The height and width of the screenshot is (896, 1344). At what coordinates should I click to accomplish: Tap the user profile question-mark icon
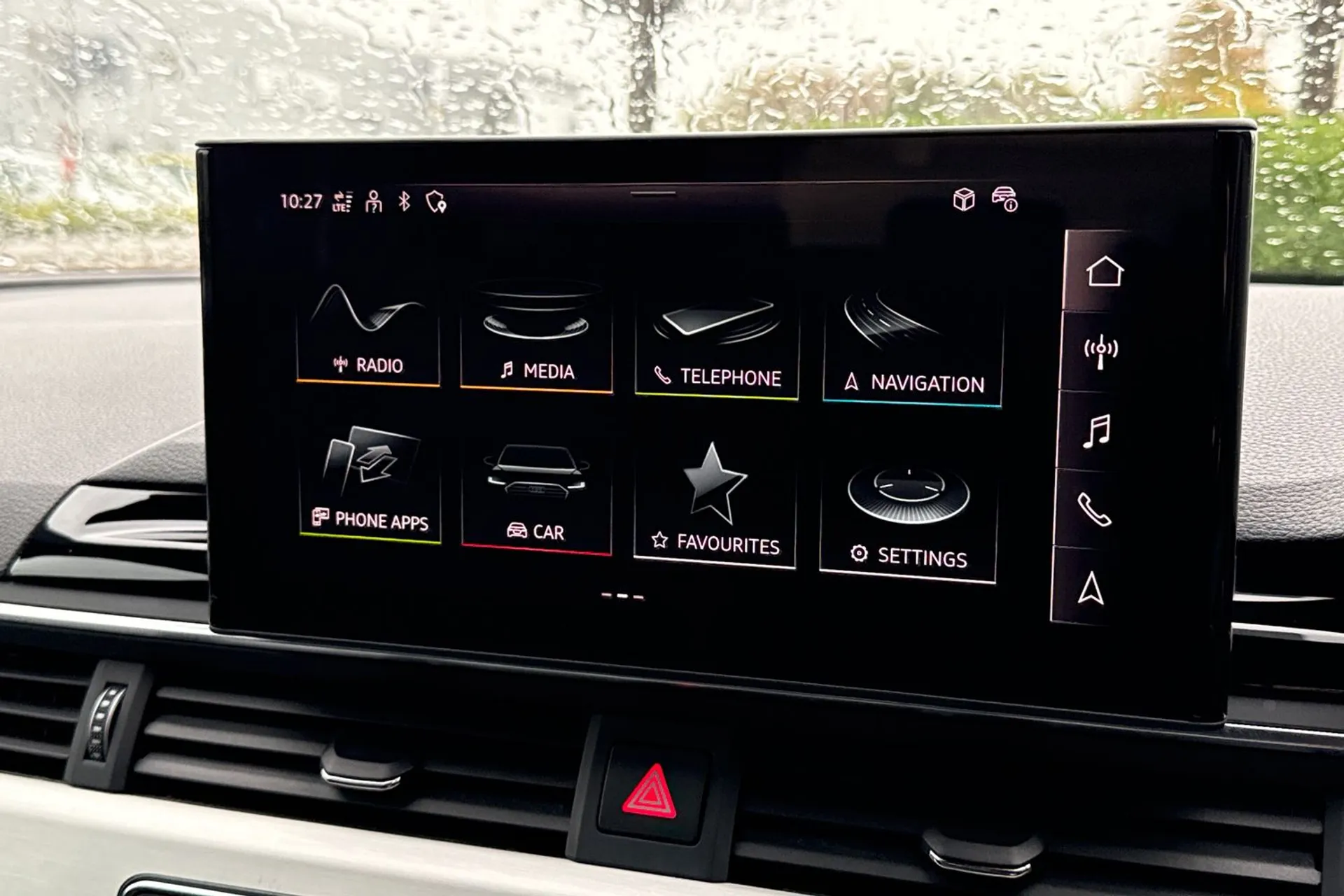(x=374, y=204)
